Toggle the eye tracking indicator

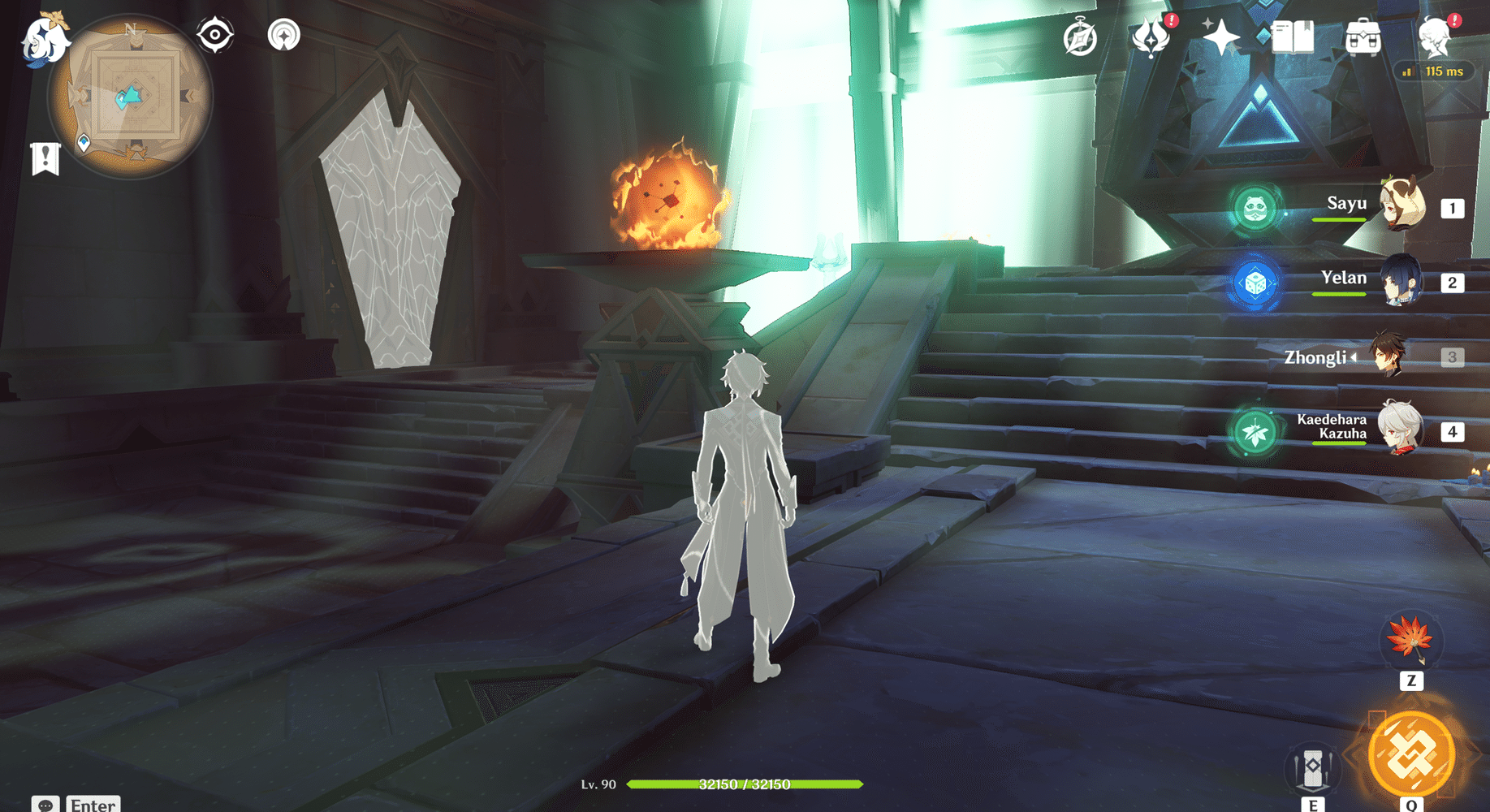214,34
